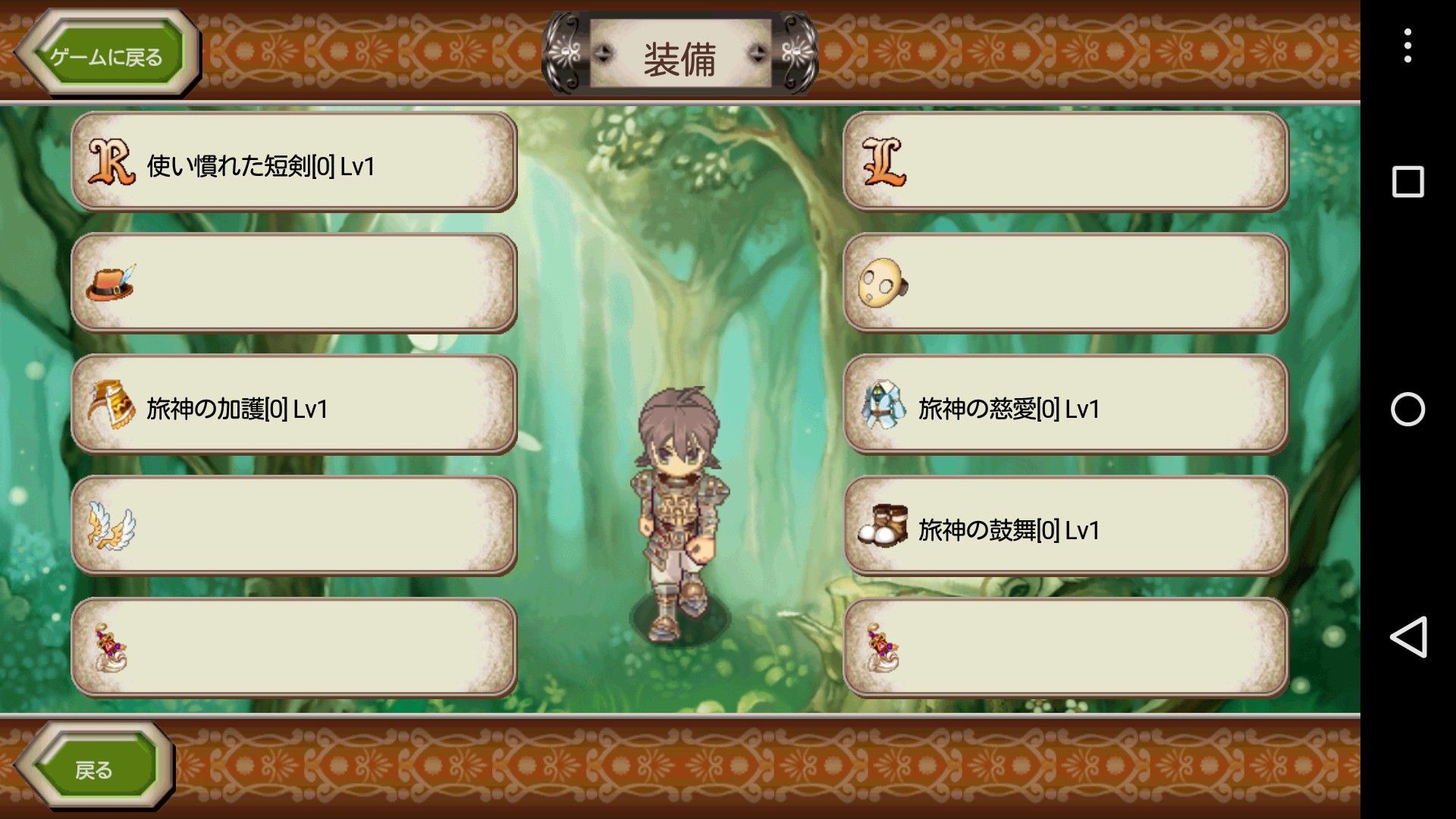Open Android three-dot overflow menu
Image resolution: width=1456 pixels, height=819 pixels.
click(x=1407, y=45)
